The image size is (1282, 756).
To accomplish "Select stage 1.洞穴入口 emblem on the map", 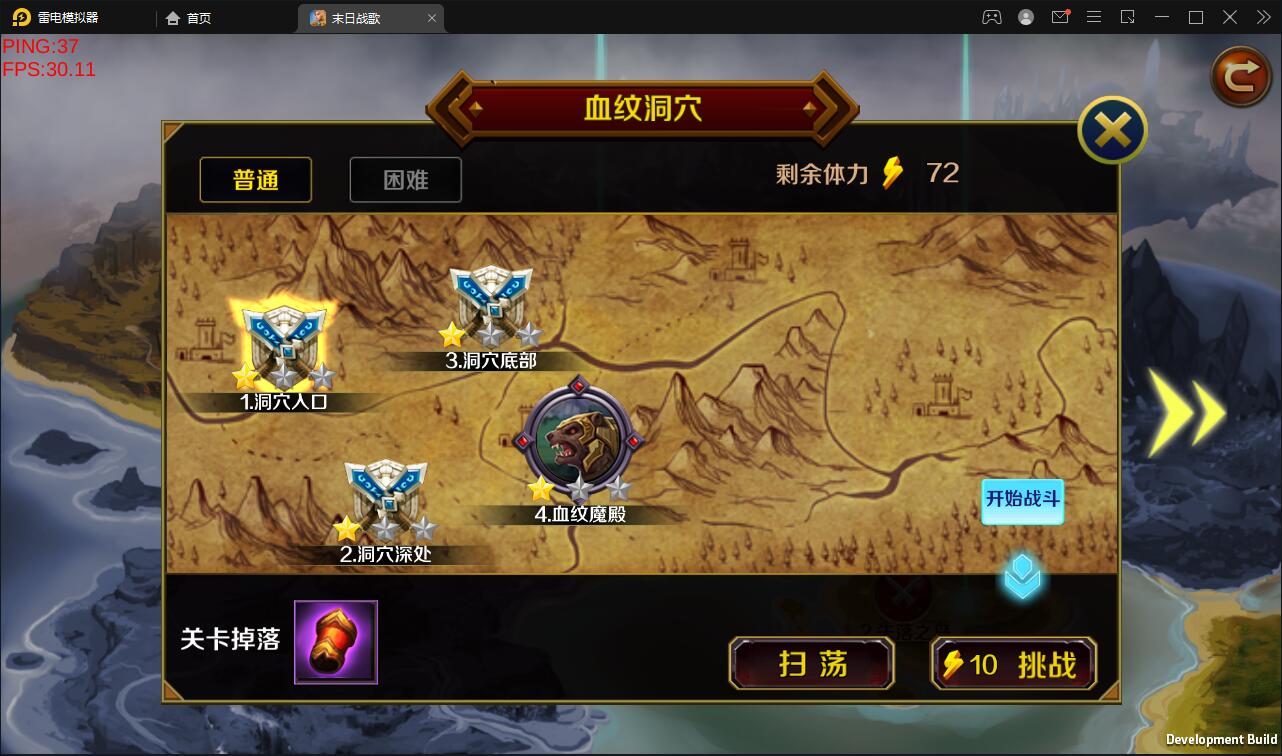I will click(285, 340).
